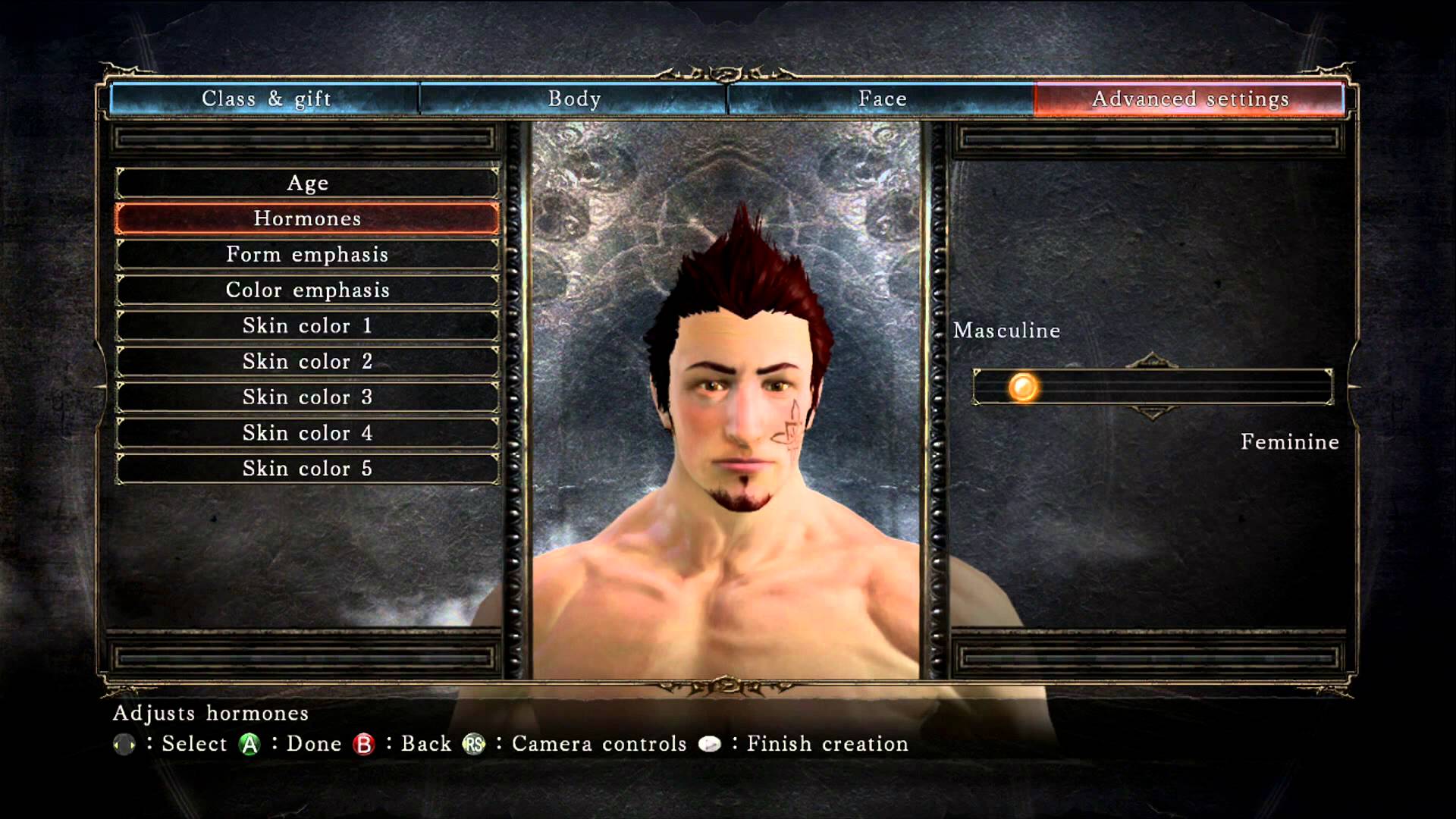The height and width of the screenshot is (819, 1456).
Task: Select Skin color 3
Action: coord(307,397)
